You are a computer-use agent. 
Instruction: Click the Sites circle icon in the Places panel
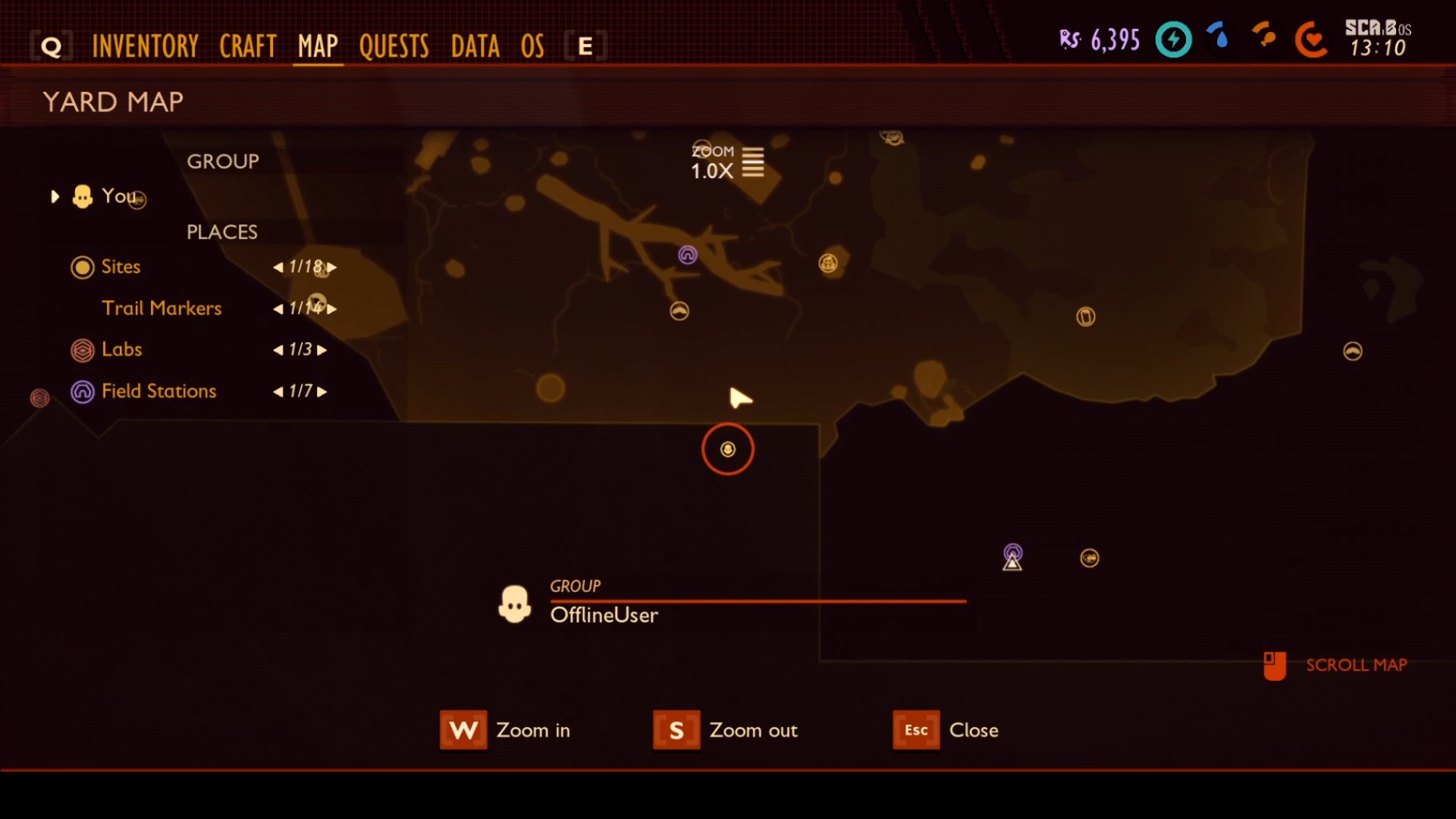(x=83, y=267)
